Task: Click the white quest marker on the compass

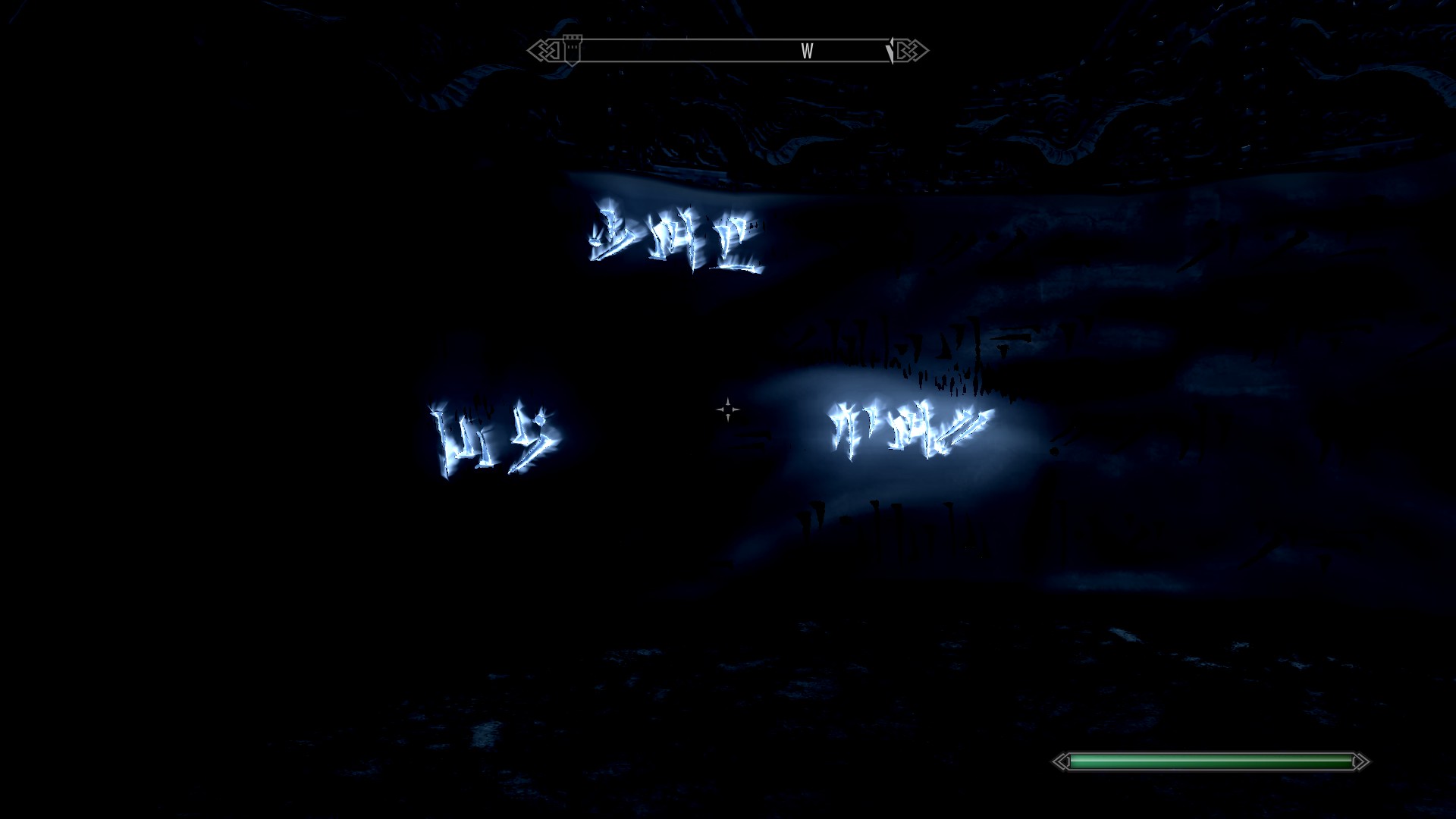Action: pyautogui.click(x=890, y=50)
